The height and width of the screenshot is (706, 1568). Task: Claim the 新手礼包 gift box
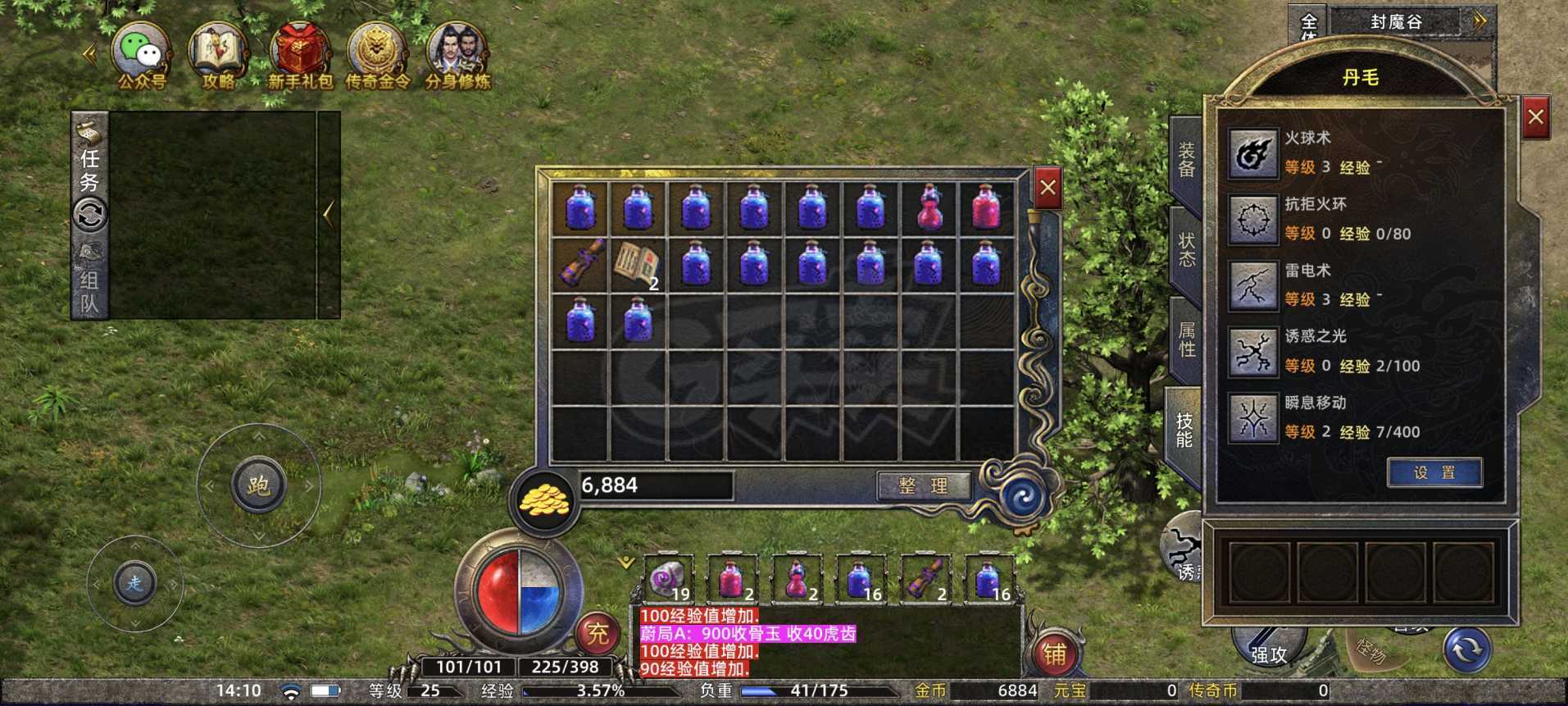click(300, 54)
